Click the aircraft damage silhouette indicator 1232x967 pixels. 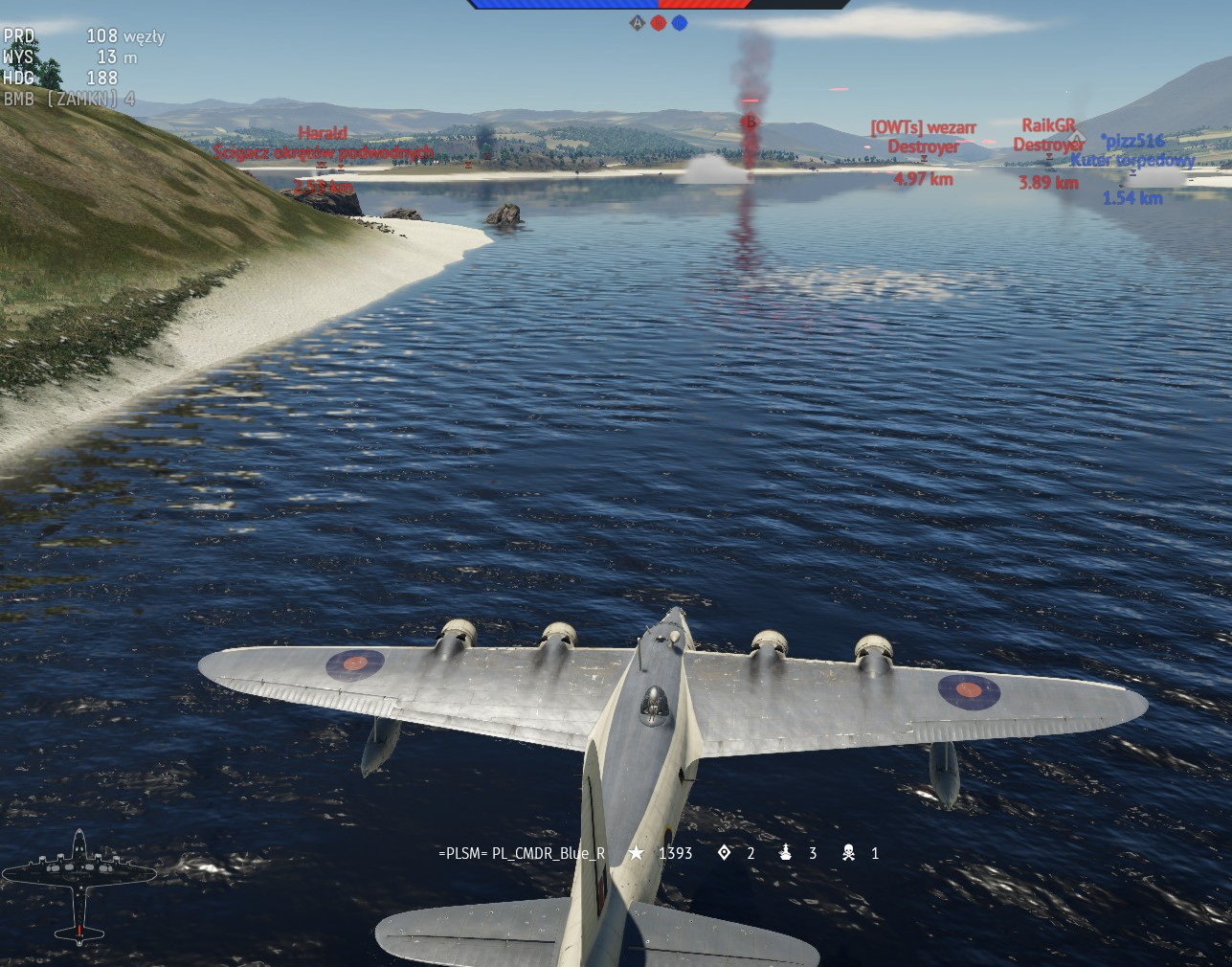coord(78,887)
